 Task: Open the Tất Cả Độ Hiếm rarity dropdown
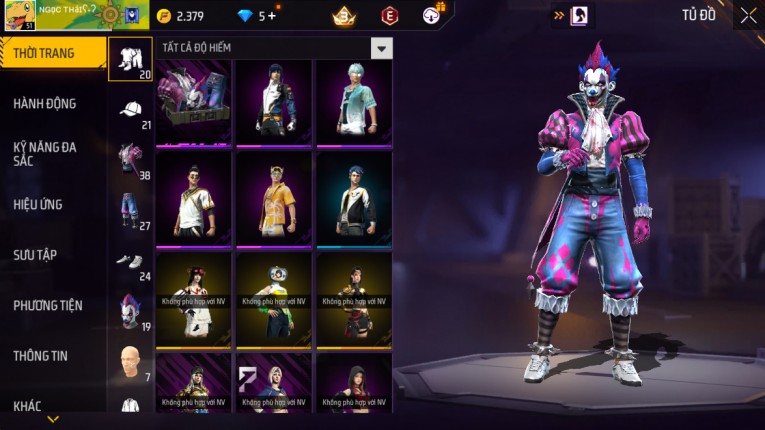[381, 48]
